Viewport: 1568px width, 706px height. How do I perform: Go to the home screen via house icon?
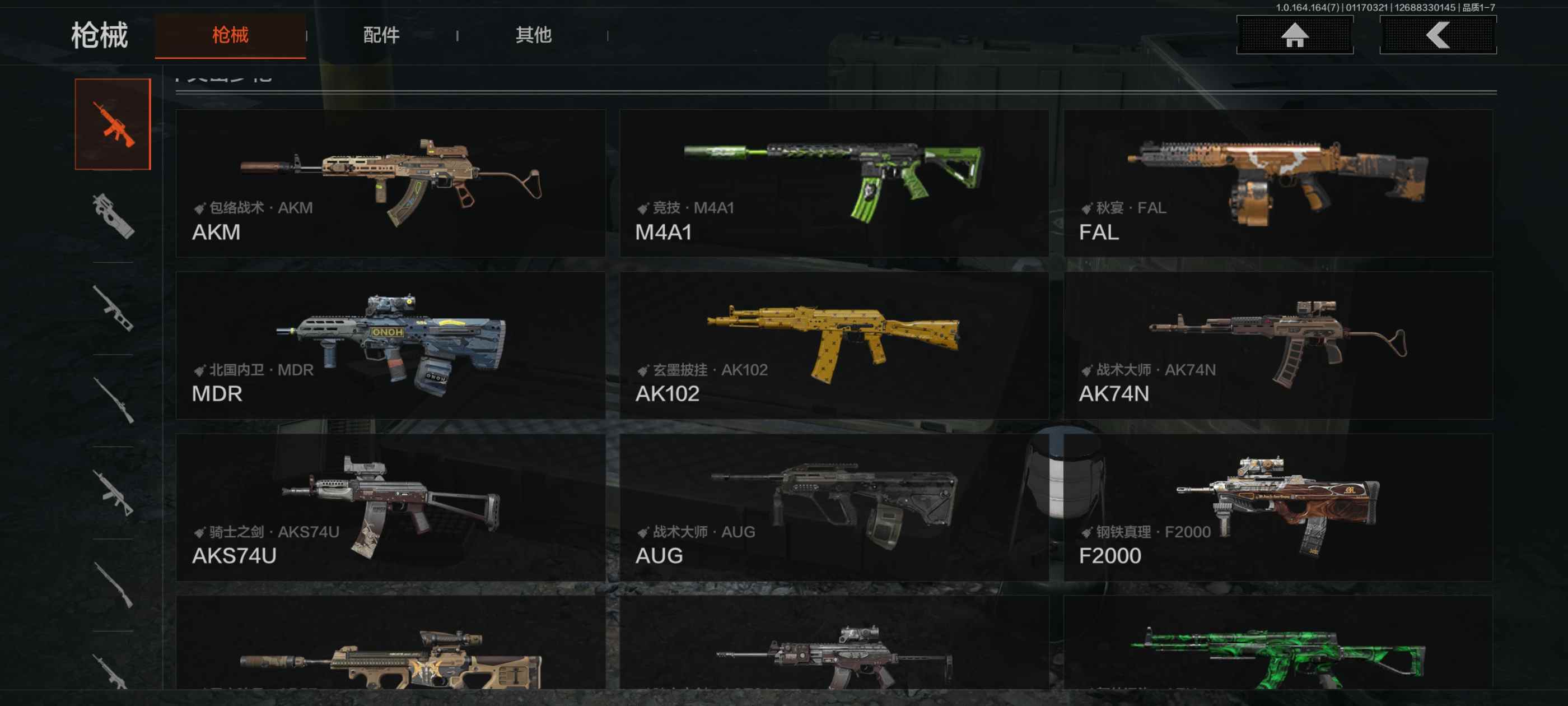1295,35
